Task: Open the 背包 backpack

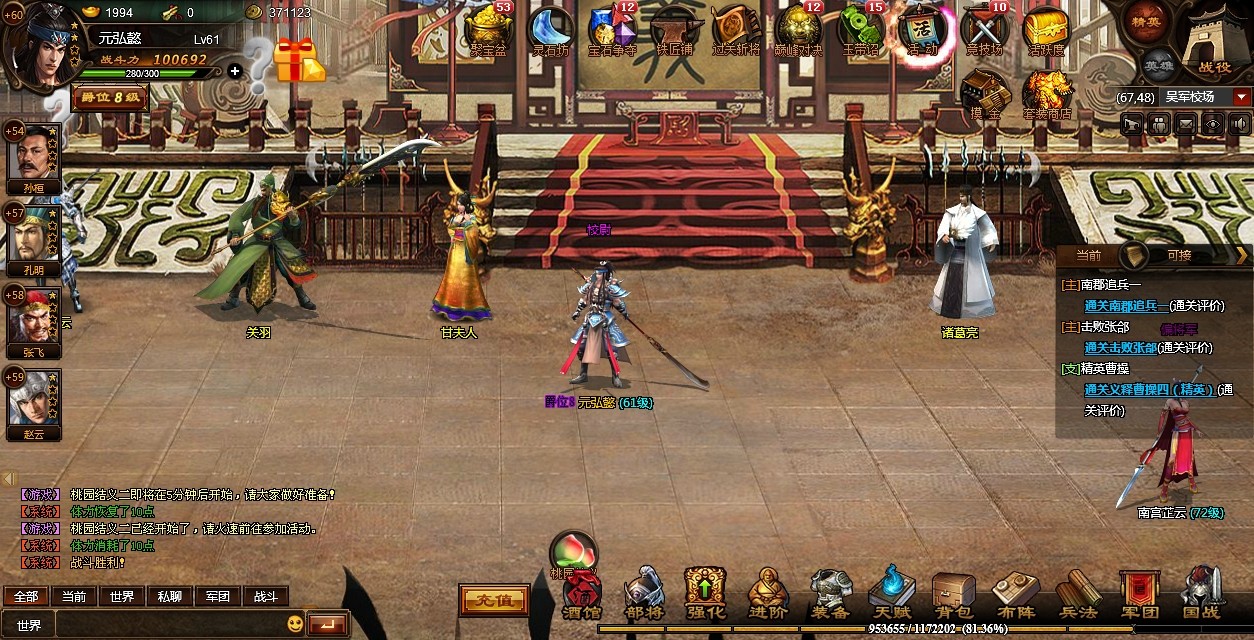Action: (953, 596)
